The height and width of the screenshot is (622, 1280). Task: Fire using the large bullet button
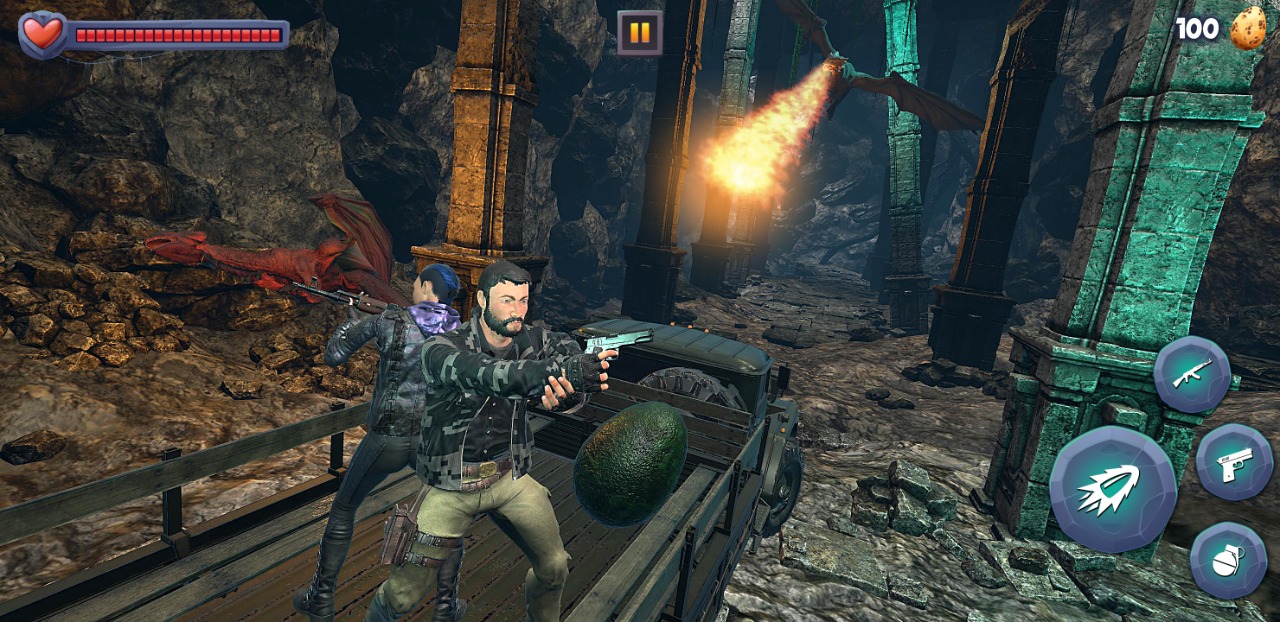tap(1113, 489)
